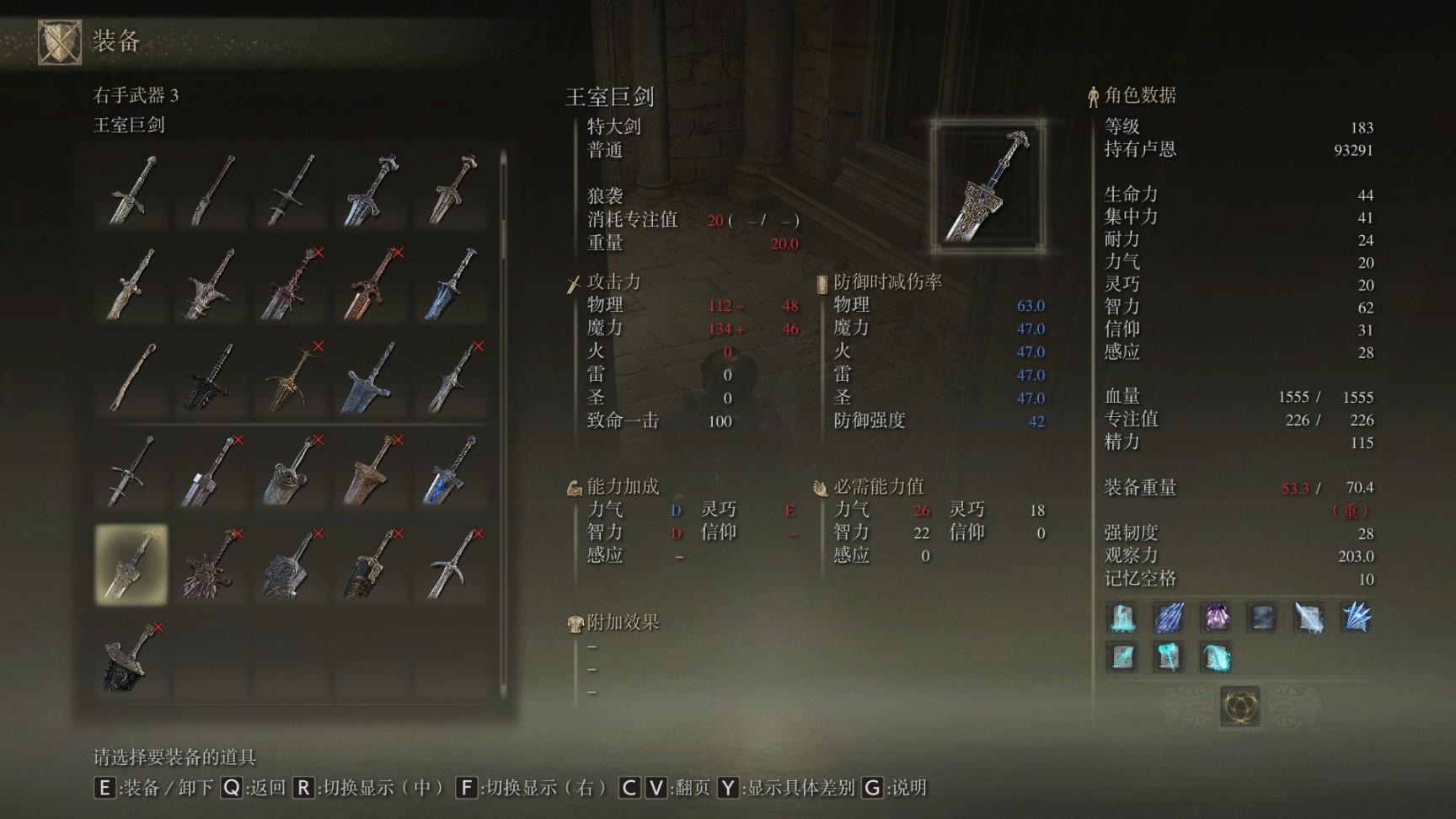
Task: Pick the black rock-bladed sword slot
Action: 131,659
